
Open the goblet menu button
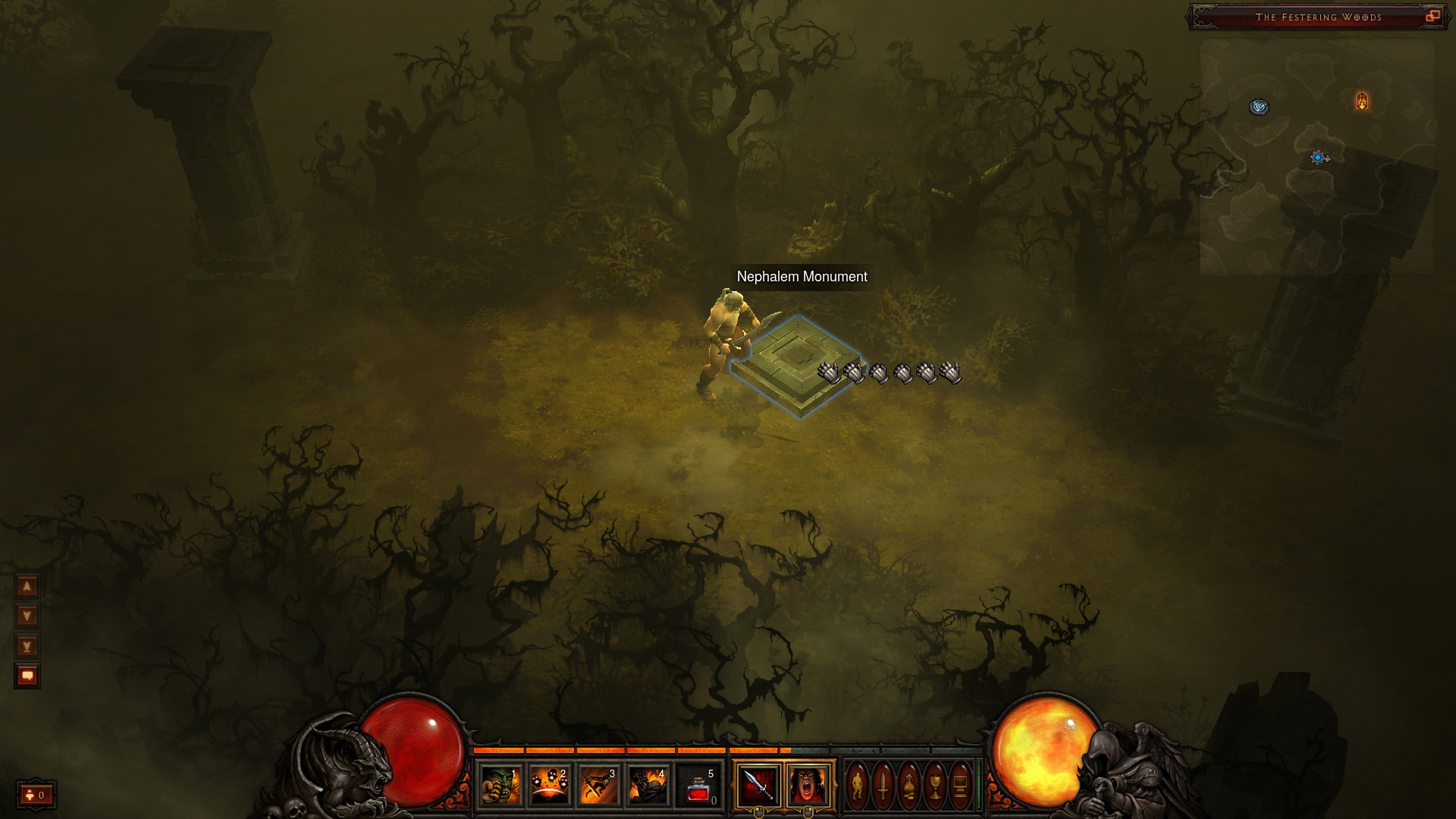[935, 785]
